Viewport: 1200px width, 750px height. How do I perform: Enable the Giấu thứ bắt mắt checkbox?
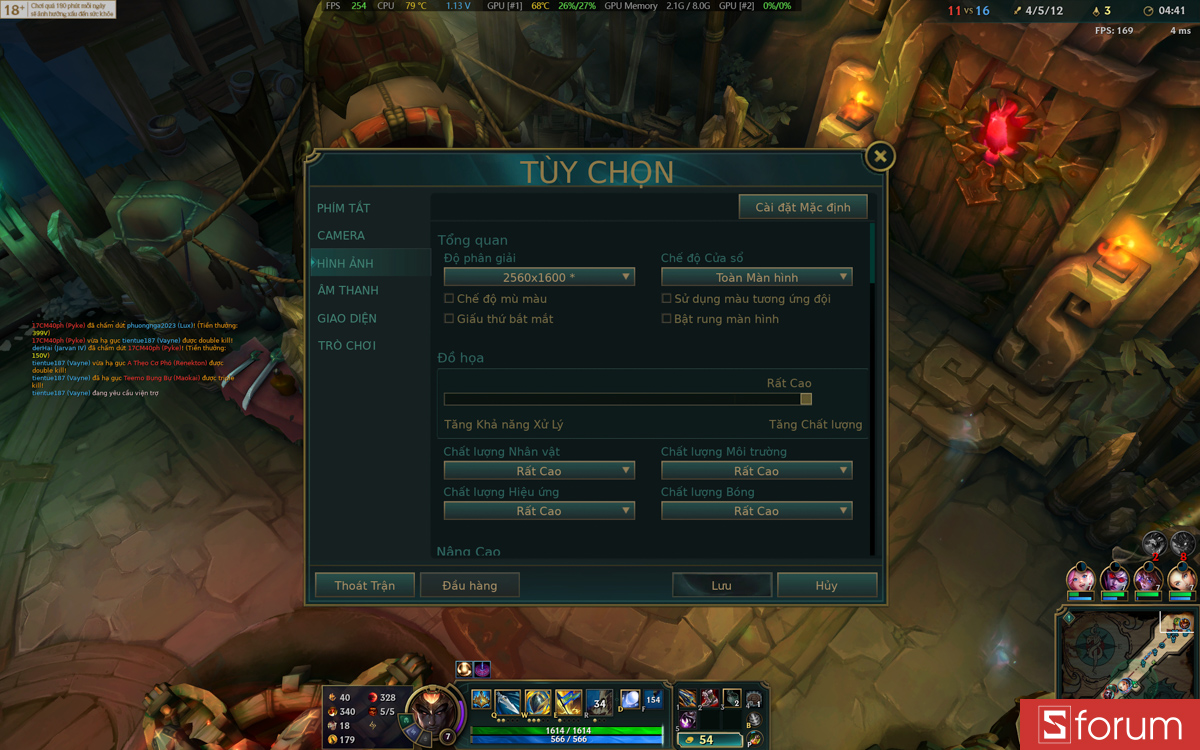449,319
